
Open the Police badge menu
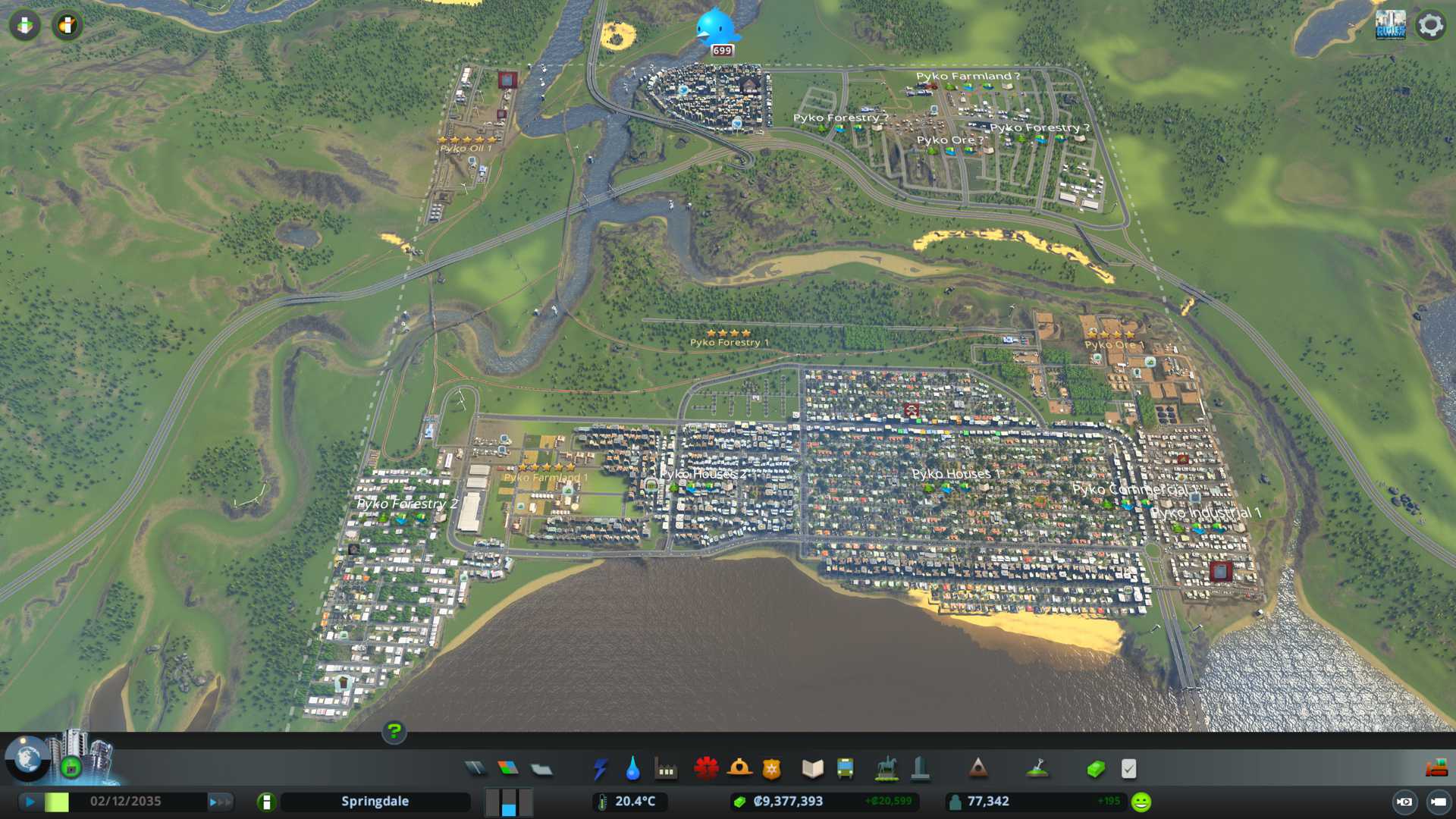click(x=772, y=769)
